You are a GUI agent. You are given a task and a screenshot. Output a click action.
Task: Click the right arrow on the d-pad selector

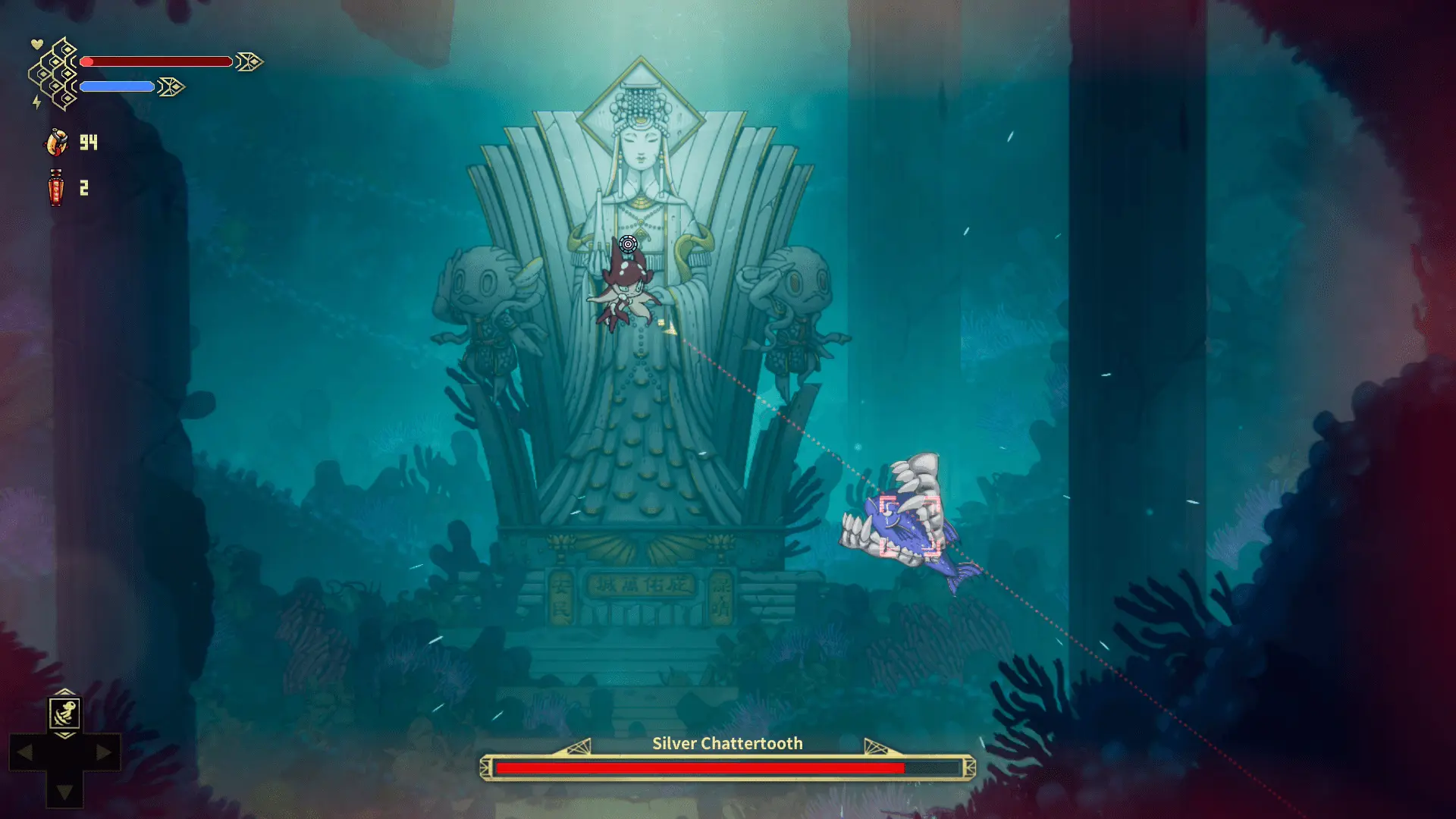click(x=104, y=753)
